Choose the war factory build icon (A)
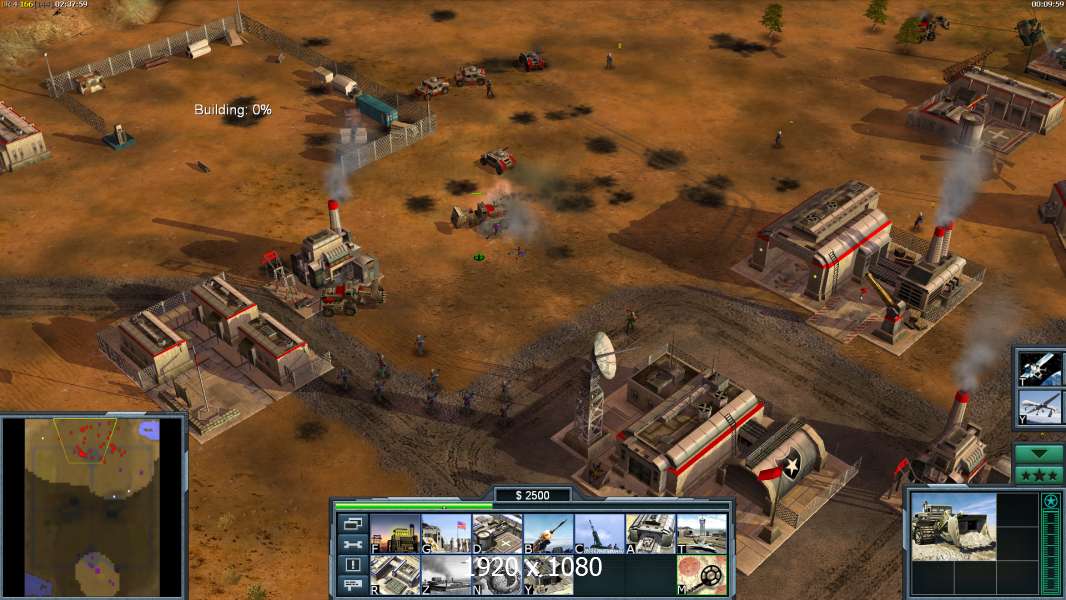Image resolution: width=1066 pixels, height=600 pixels. (650, 533)
